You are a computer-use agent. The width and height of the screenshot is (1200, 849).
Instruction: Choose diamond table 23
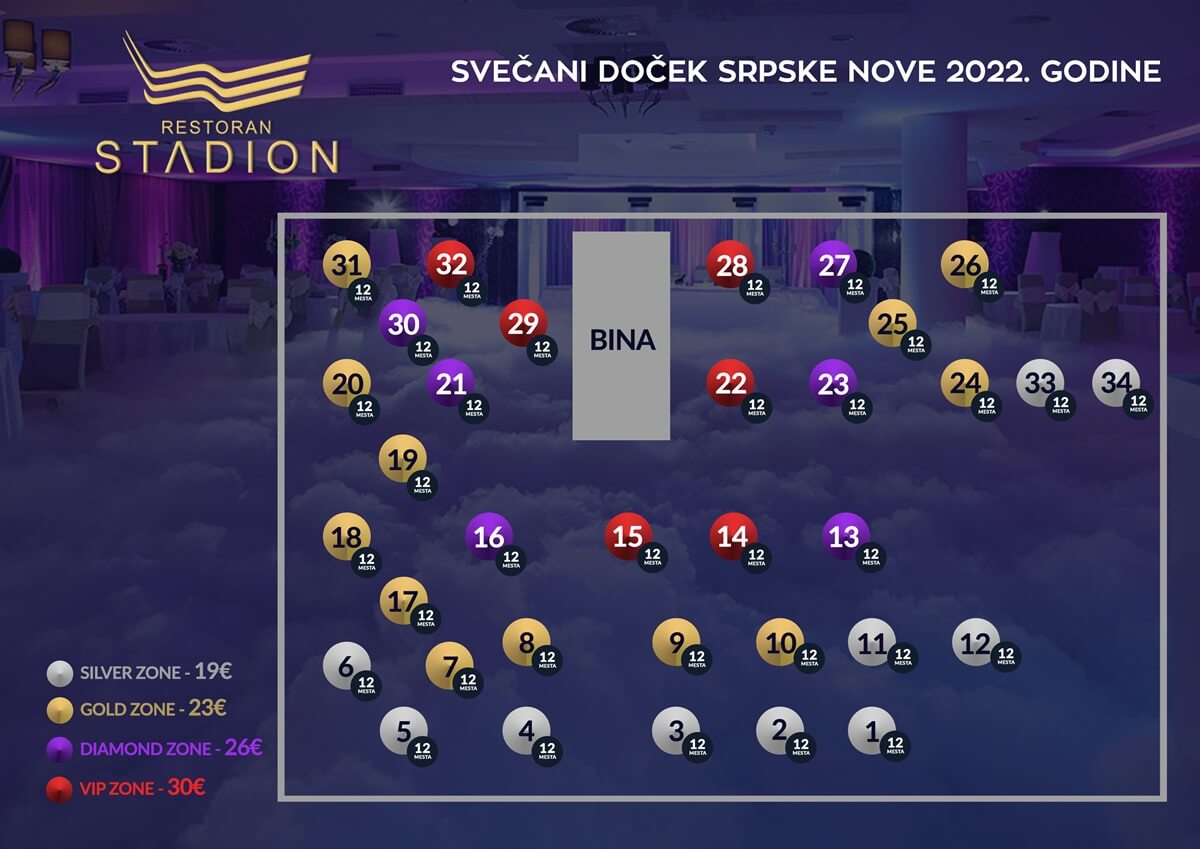(x=833, y=383)
